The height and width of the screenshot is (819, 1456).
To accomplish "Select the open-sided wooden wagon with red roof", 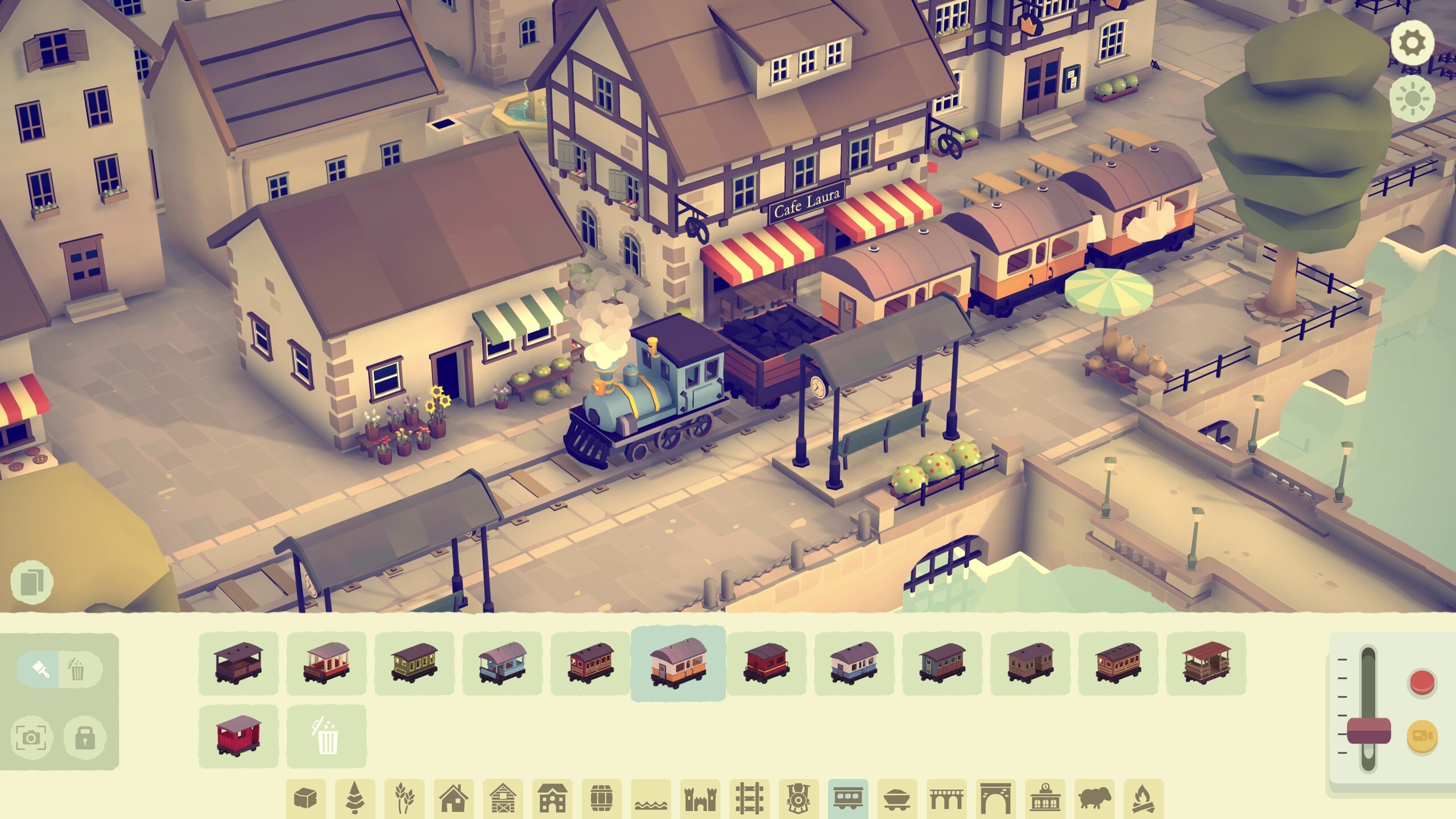I will point(1206,663).
